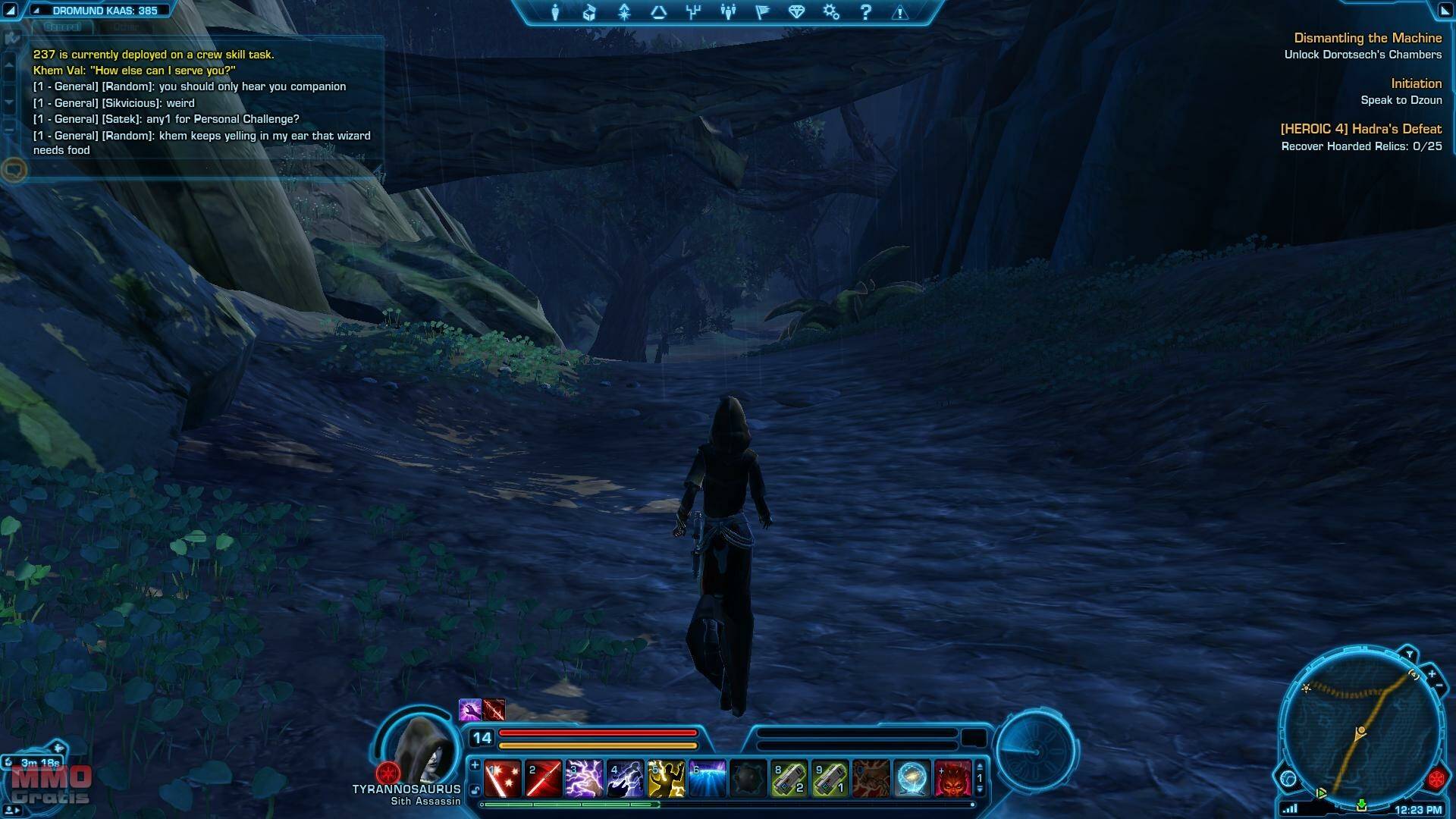
Task: Open the inventory box icon
Action: [x=589, y=12]
